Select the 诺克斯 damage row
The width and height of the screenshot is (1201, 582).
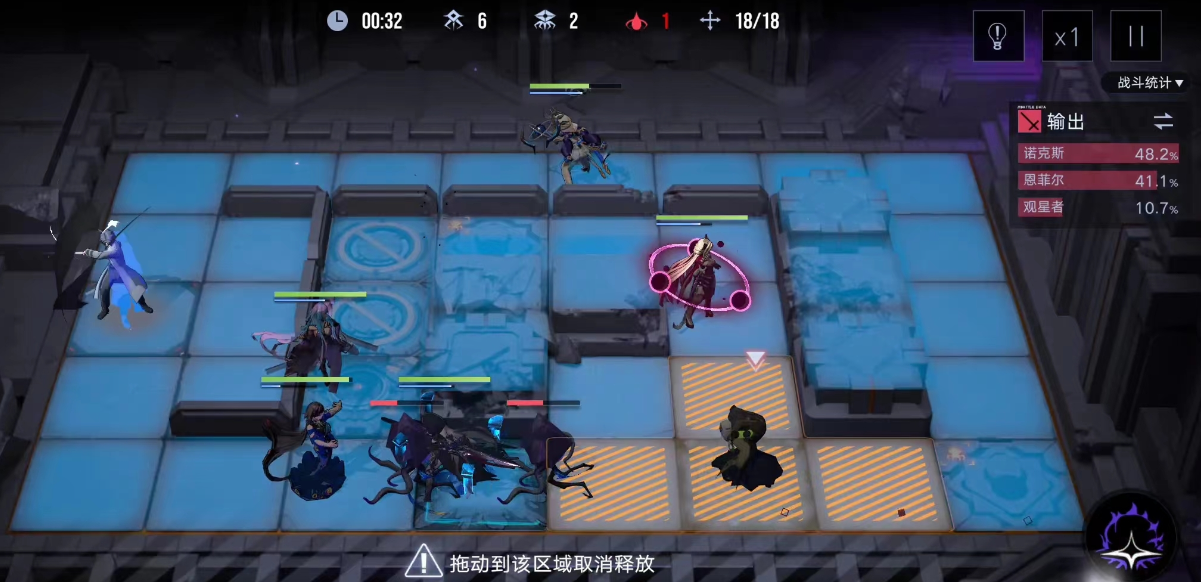(x=1098, y=154)
